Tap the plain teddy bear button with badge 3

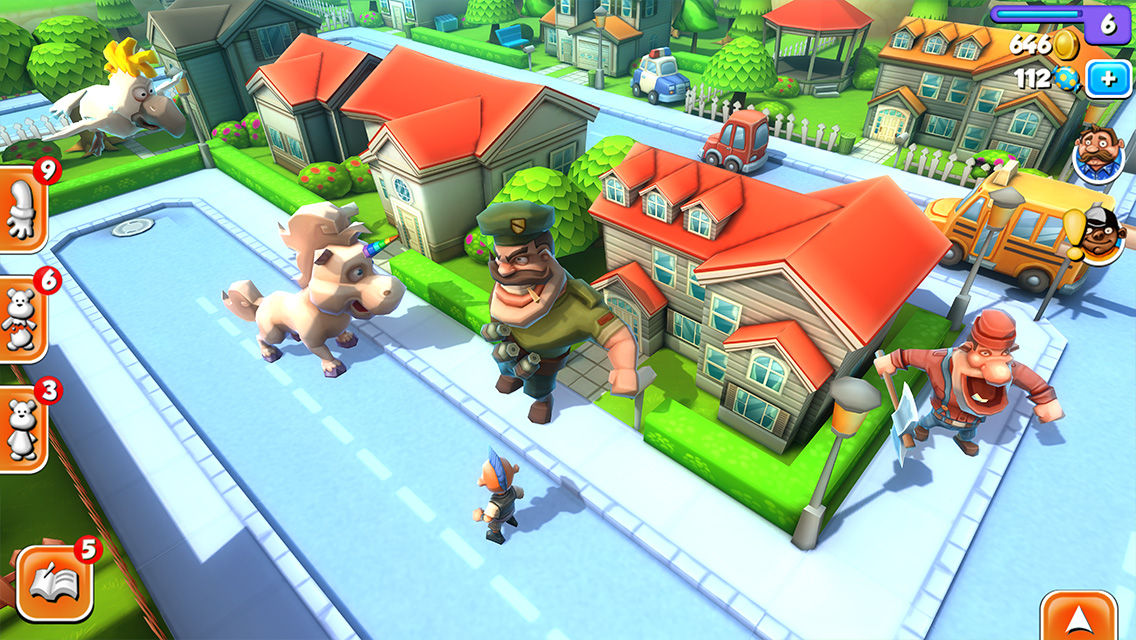[x=20, y=428]
